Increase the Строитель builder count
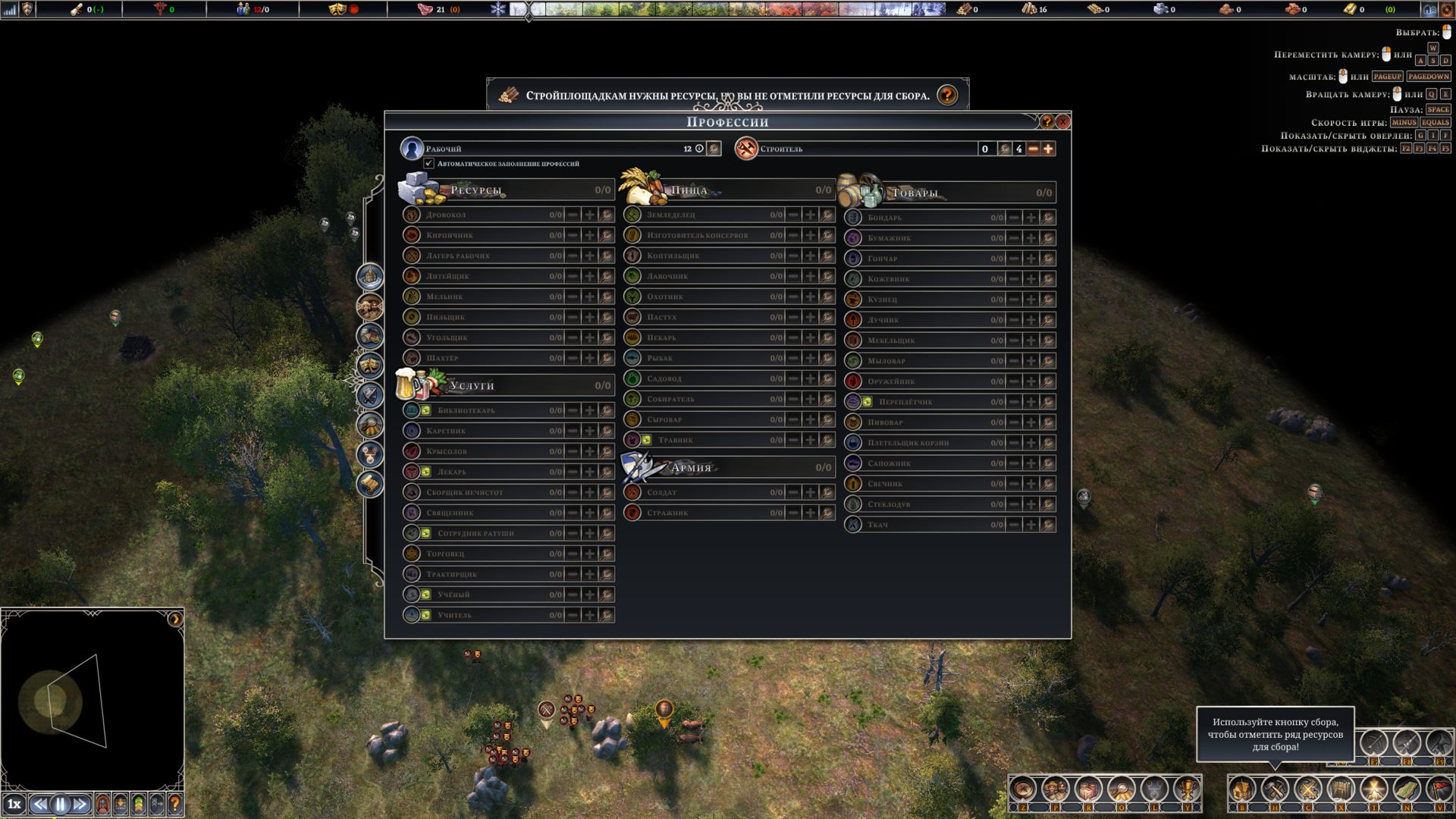This screenshot has height=819, width=1456. (1048, 149)
